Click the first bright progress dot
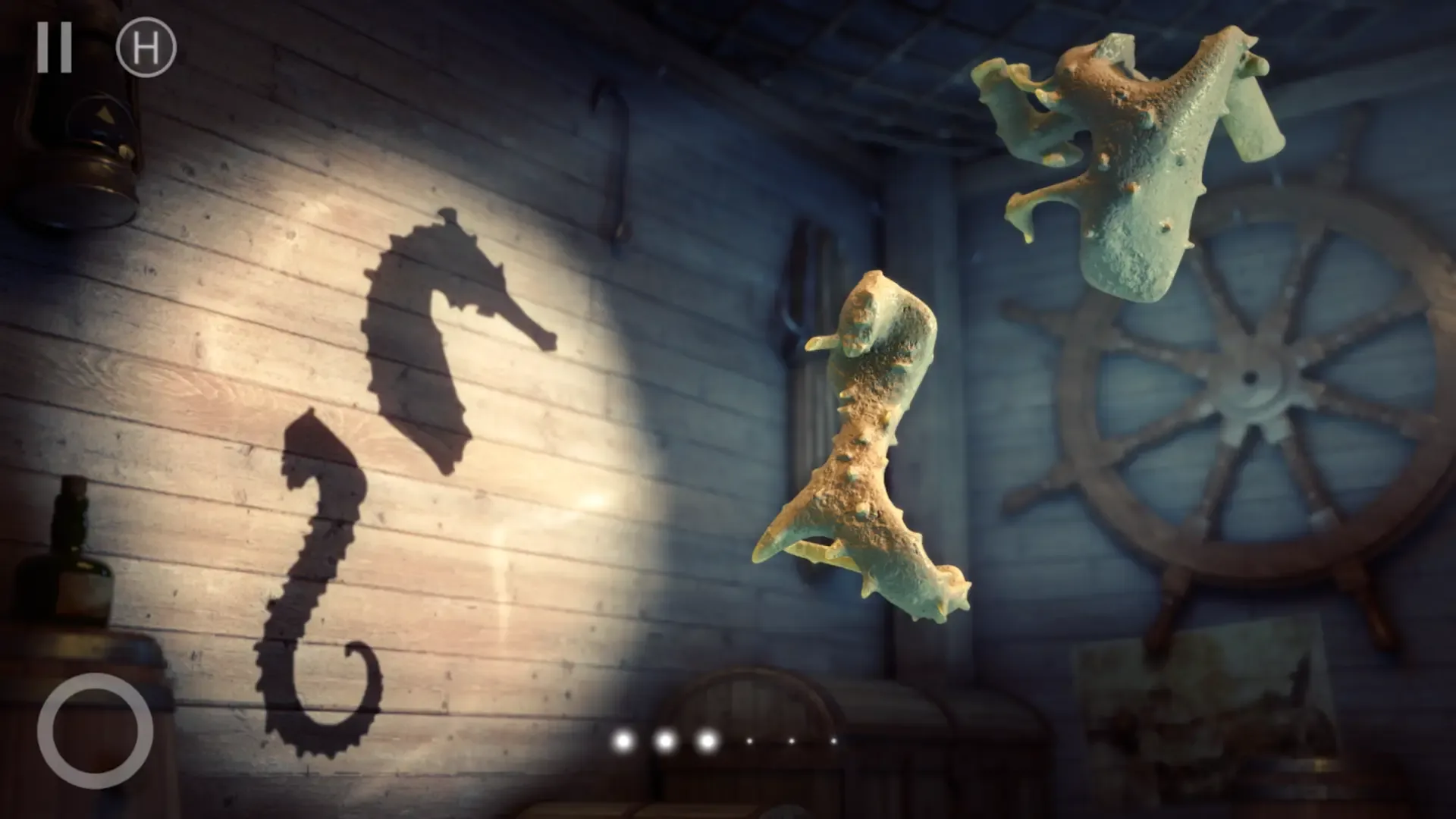 point(622,742)
